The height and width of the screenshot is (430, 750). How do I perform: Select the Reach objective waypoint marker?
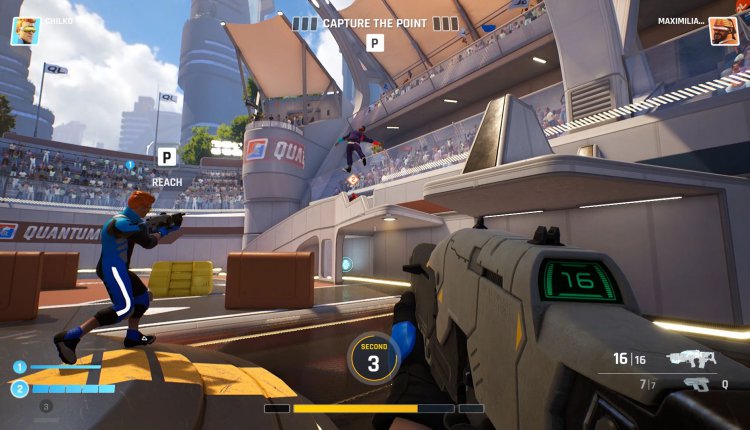point(166,157)
